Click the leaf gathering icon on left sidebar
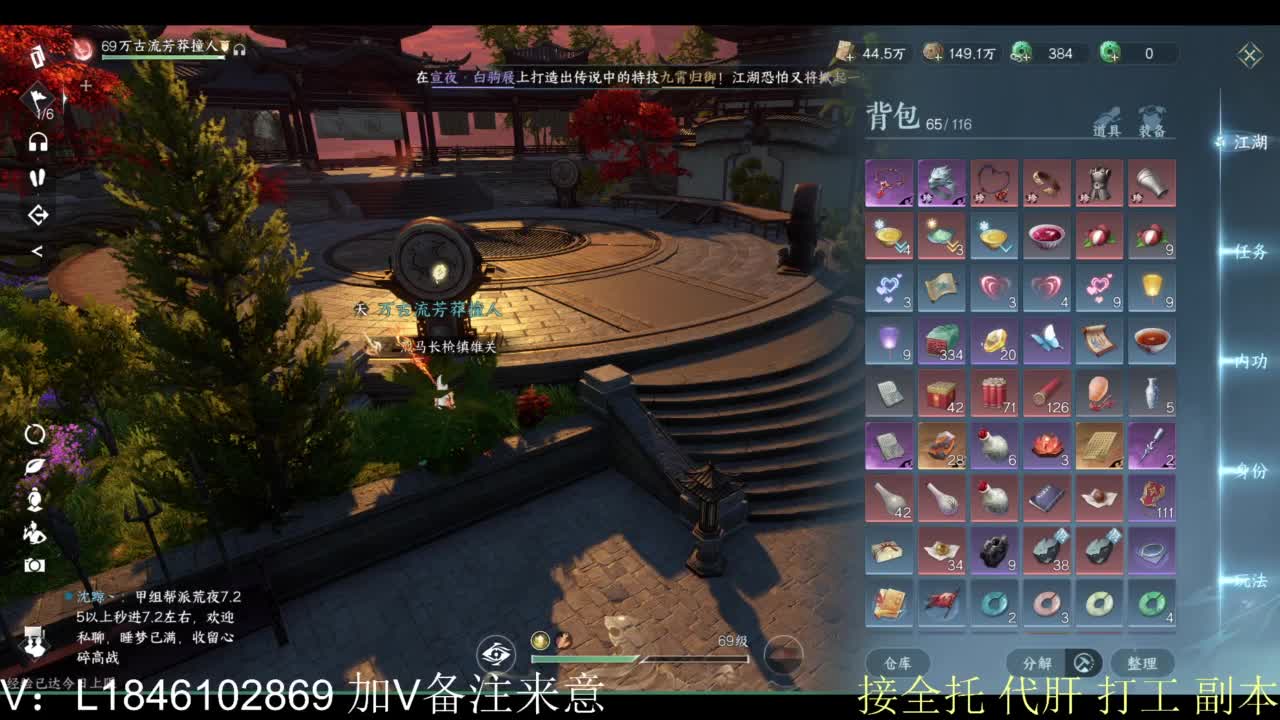1280x720 pixels. (33, 466)
